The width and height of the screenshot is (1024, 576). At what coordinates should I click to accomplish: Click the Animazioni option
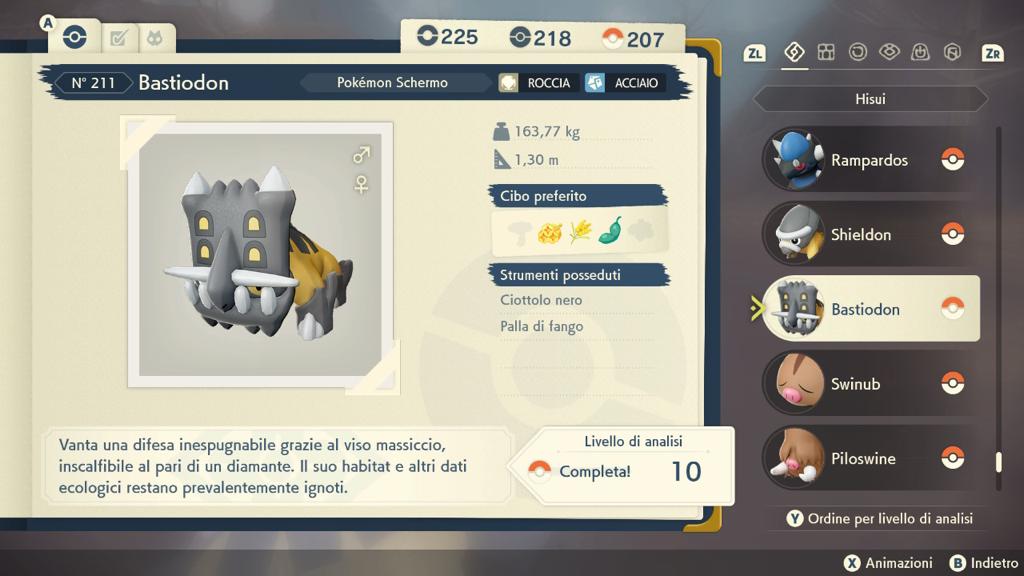point(888,563)
